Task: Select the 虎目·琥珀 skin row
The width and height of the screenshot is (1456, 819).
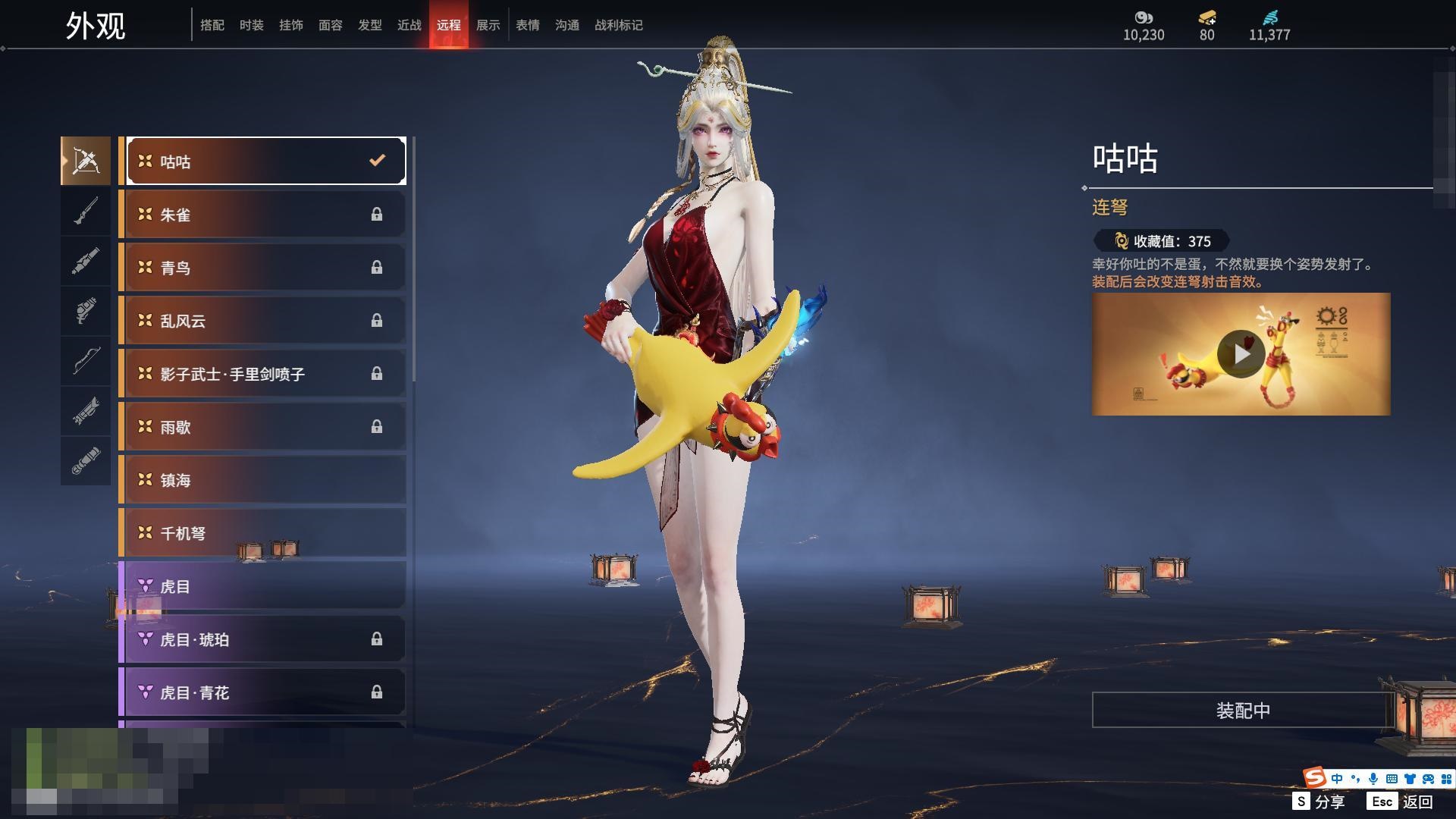Action: tap(263, 639)
